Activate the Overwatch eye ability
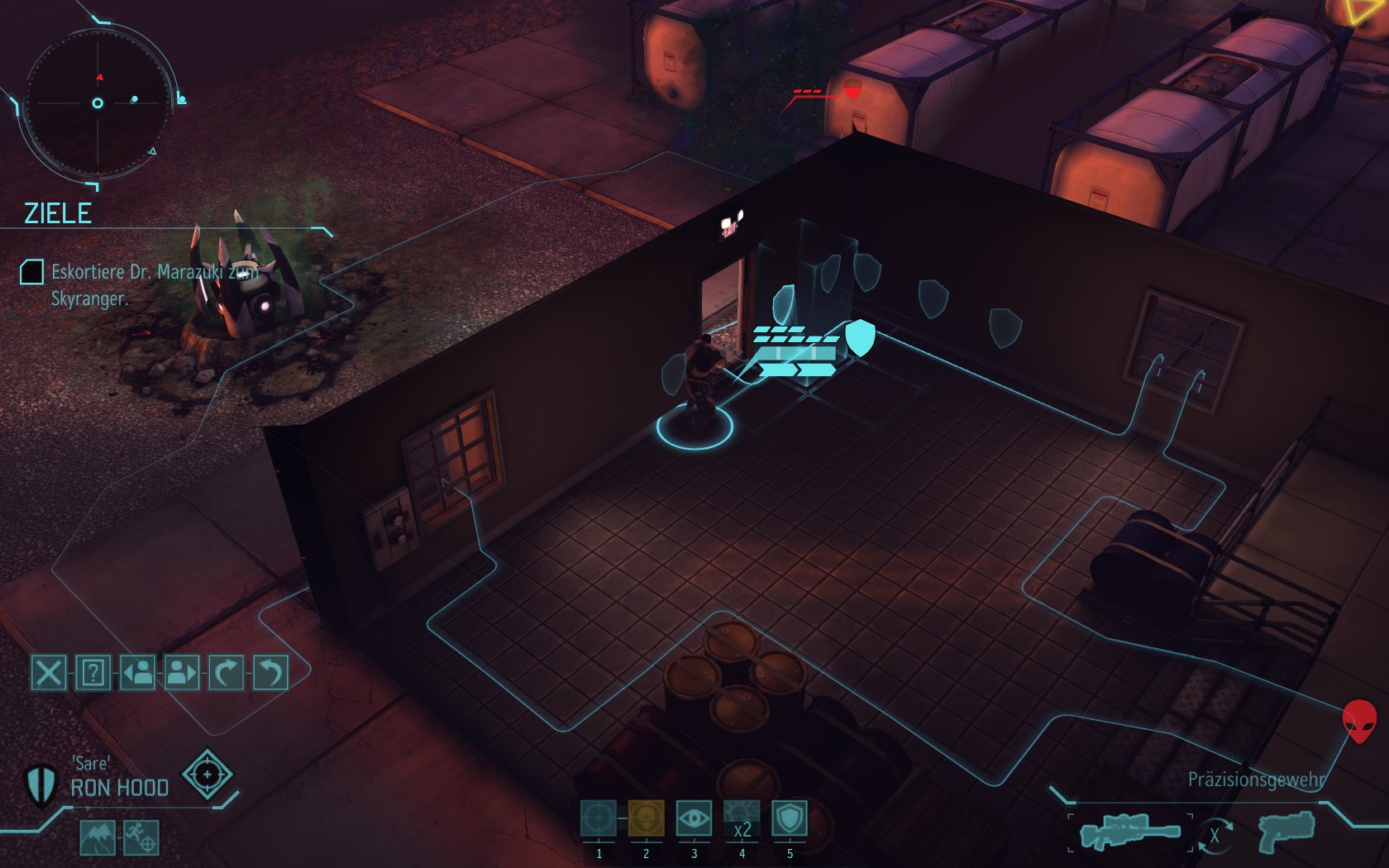 coord(694,818)
